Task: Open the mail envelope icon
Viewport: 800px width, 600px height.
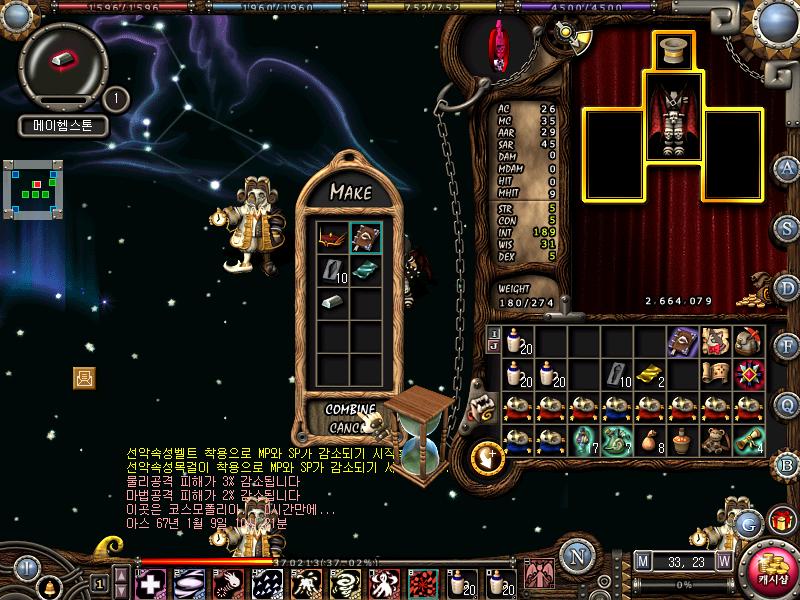Action: [84, 377]
